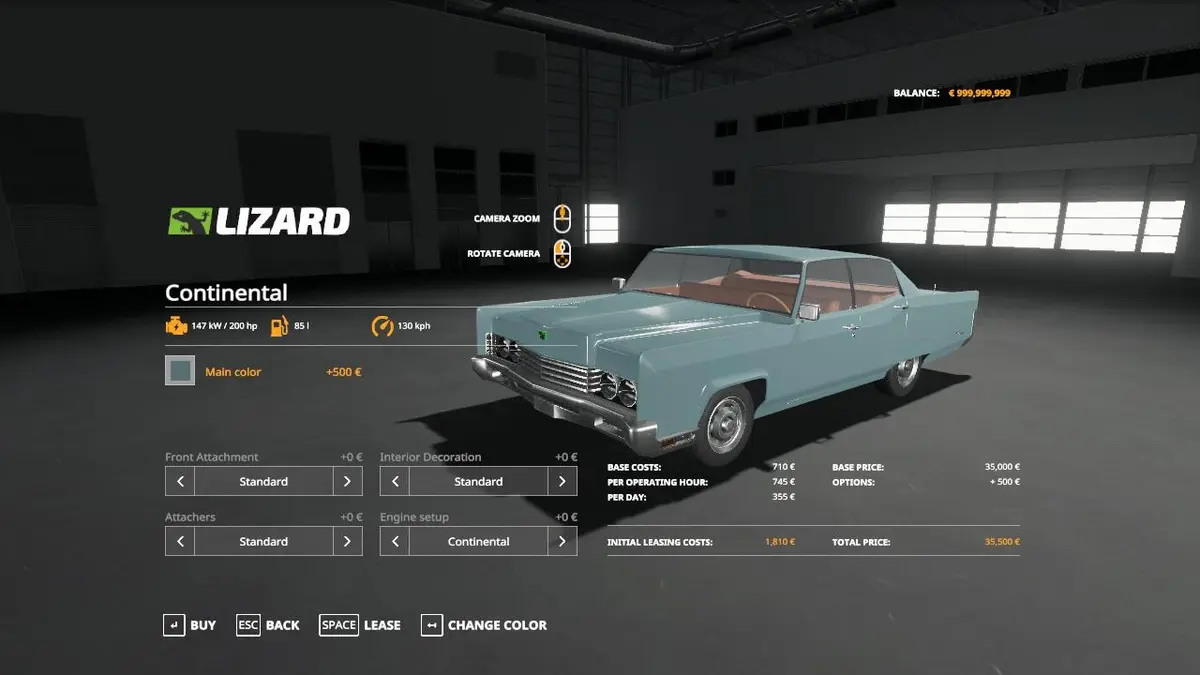
Task: Choose next Front Attachment option
Action: click(x=347, y=481)
